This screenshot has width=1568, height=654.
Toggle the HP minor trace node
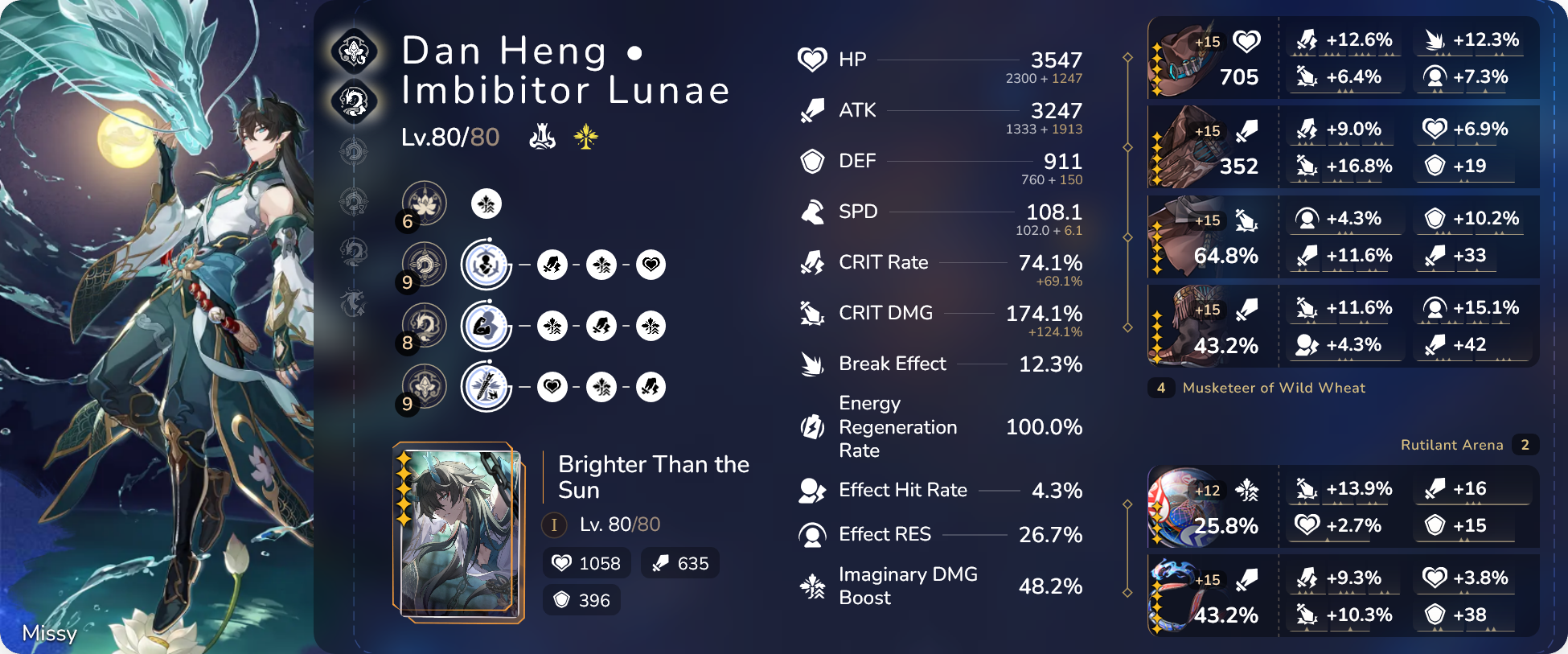click(652, 264)
